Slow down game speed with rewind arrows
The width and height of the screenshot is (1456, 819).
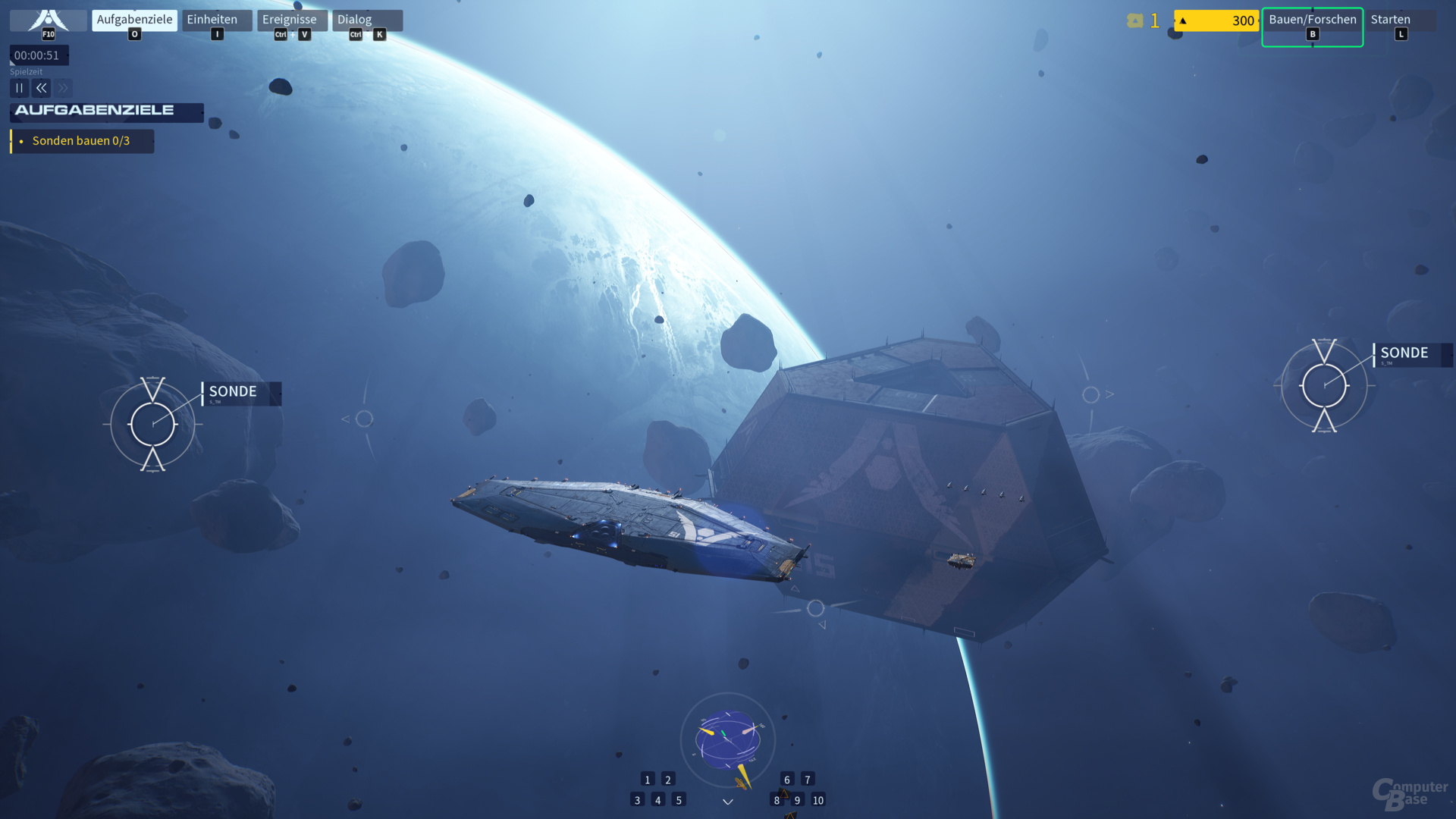tap(42, 88)
